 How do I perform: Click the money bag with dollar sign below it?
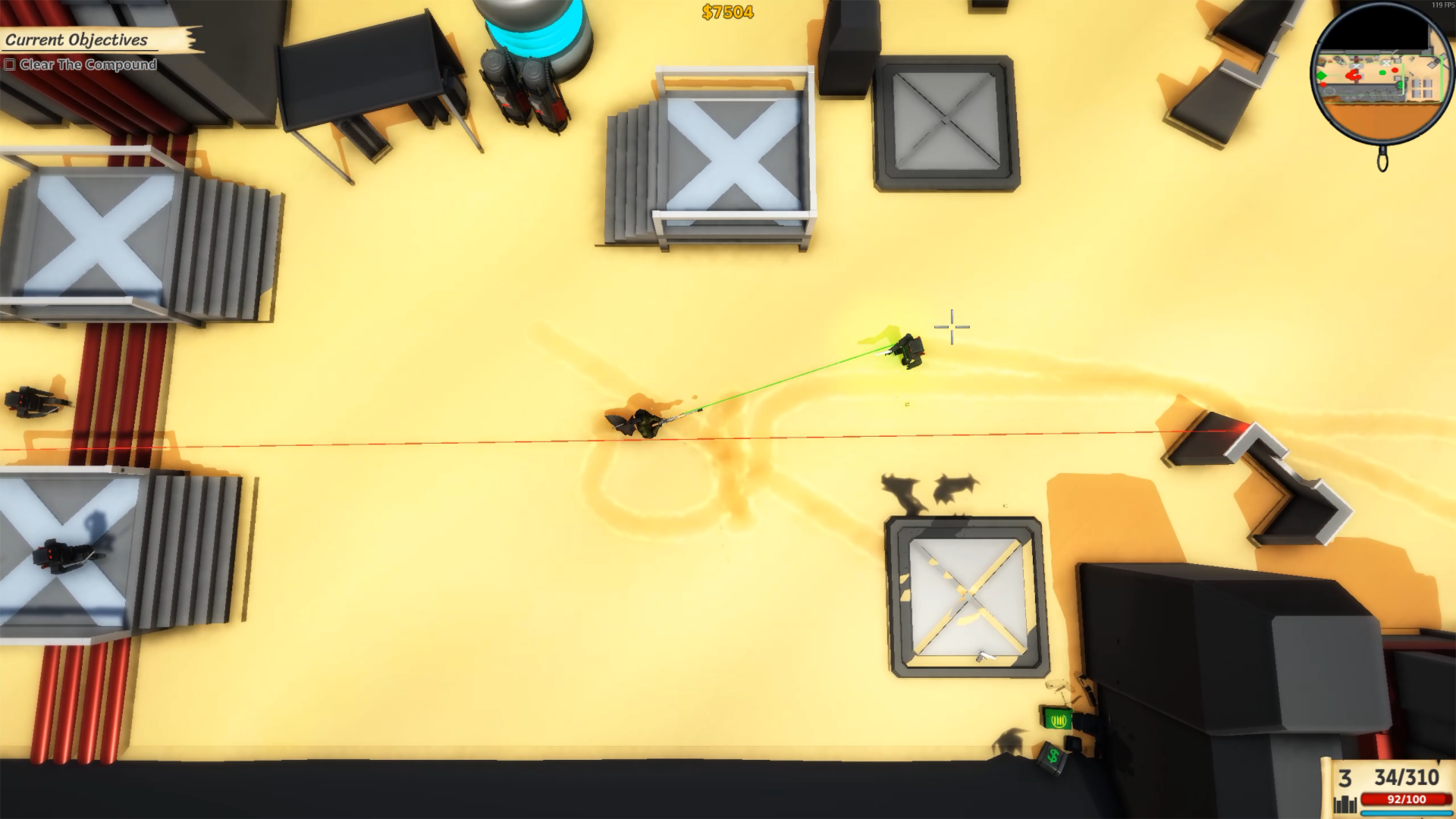click(1053, 757)
